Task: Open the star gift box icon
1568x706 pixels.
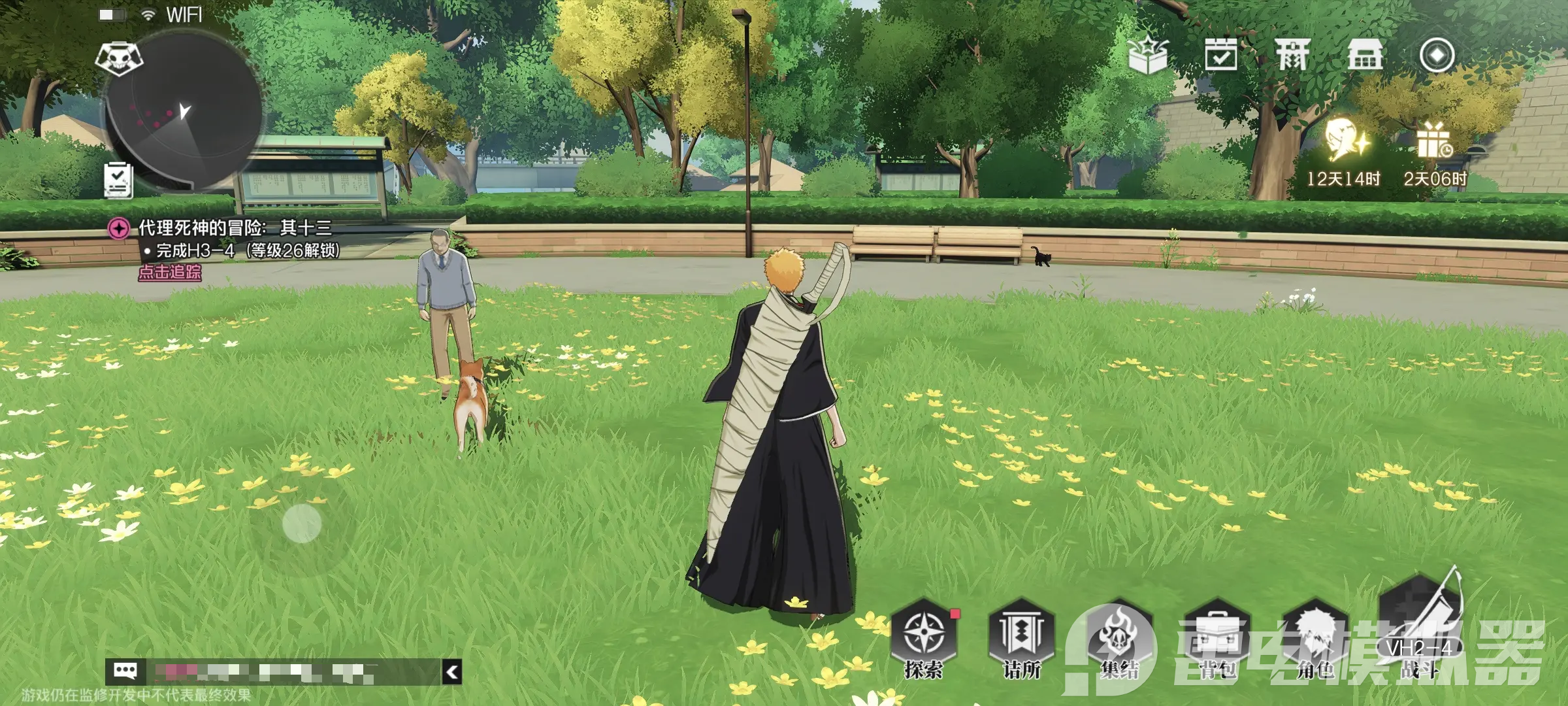Action: coord(1148,55)
